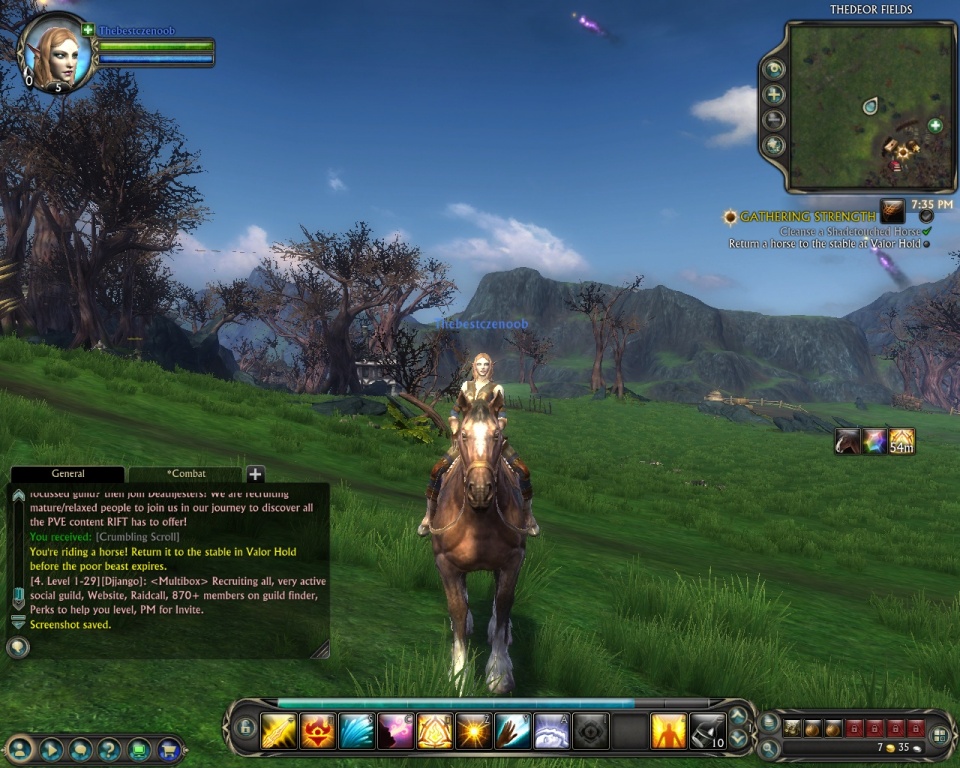960x768 pixels.
Task: Click the minimap zoom-out minus button
Action: point(773,120)
